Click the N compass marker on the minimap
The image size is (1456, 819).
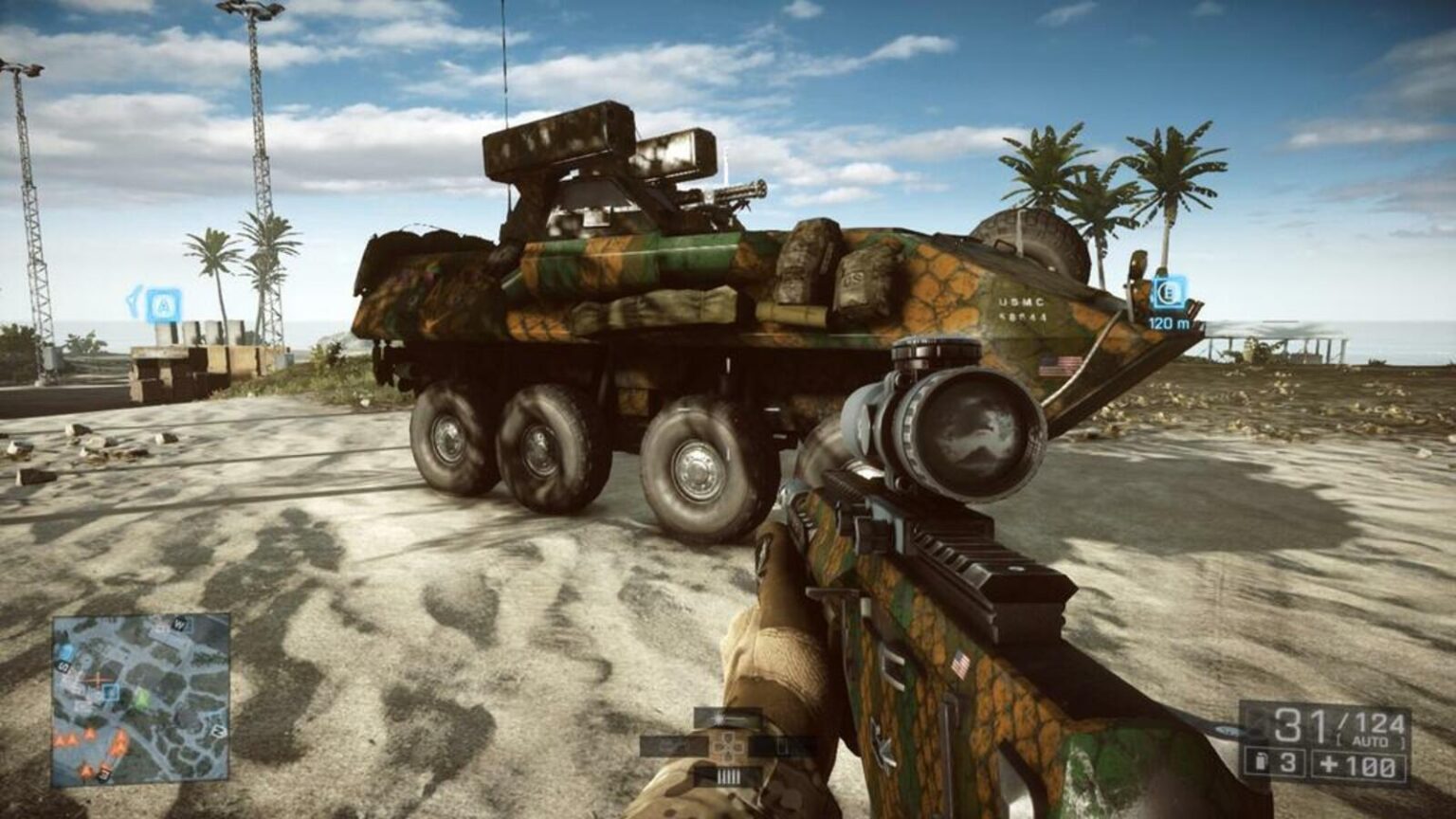tap(218, 732)
